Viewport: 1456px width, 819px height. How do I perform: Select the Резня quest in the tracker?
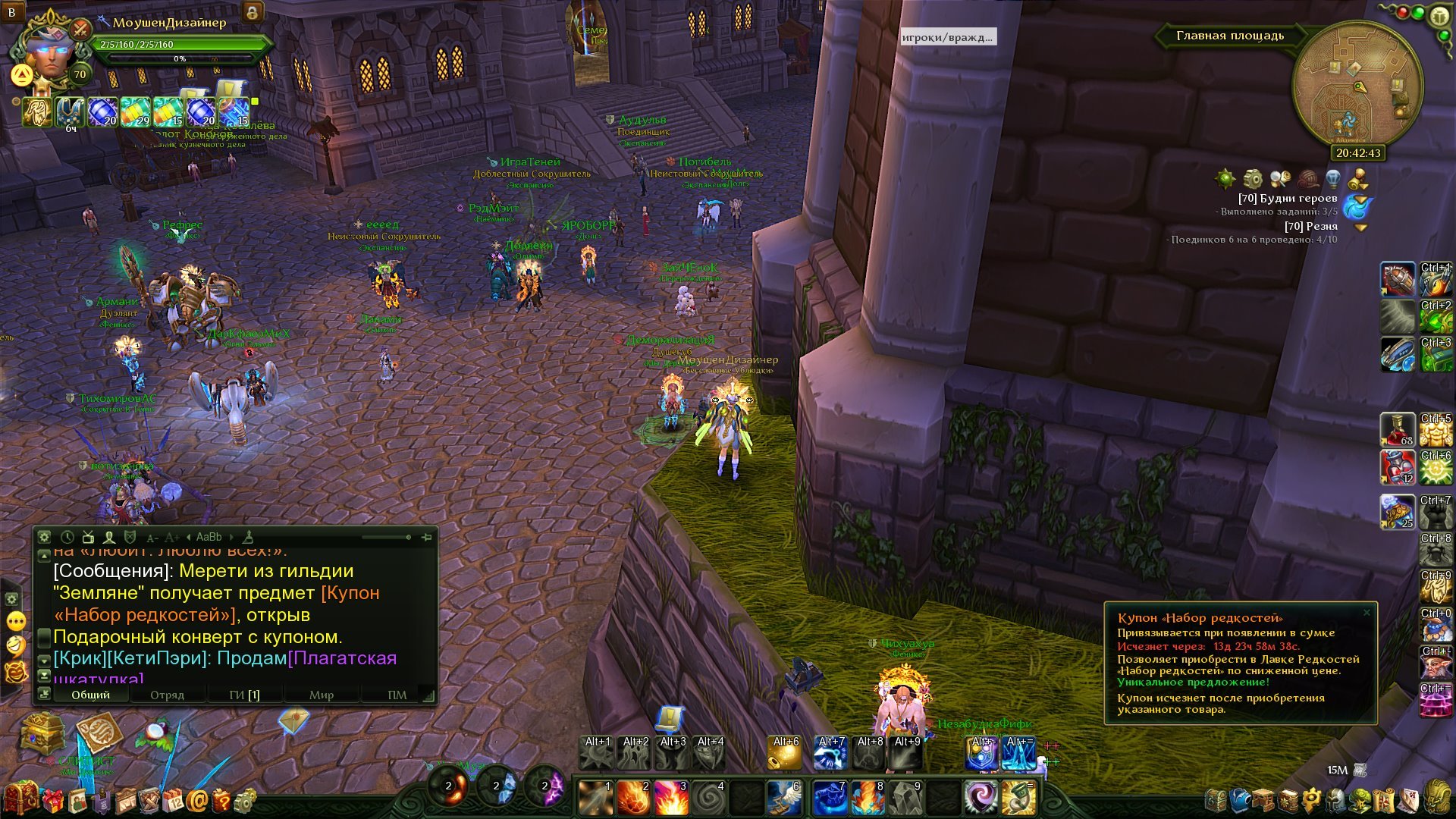pyautogui.click(x=1310, y=226)
